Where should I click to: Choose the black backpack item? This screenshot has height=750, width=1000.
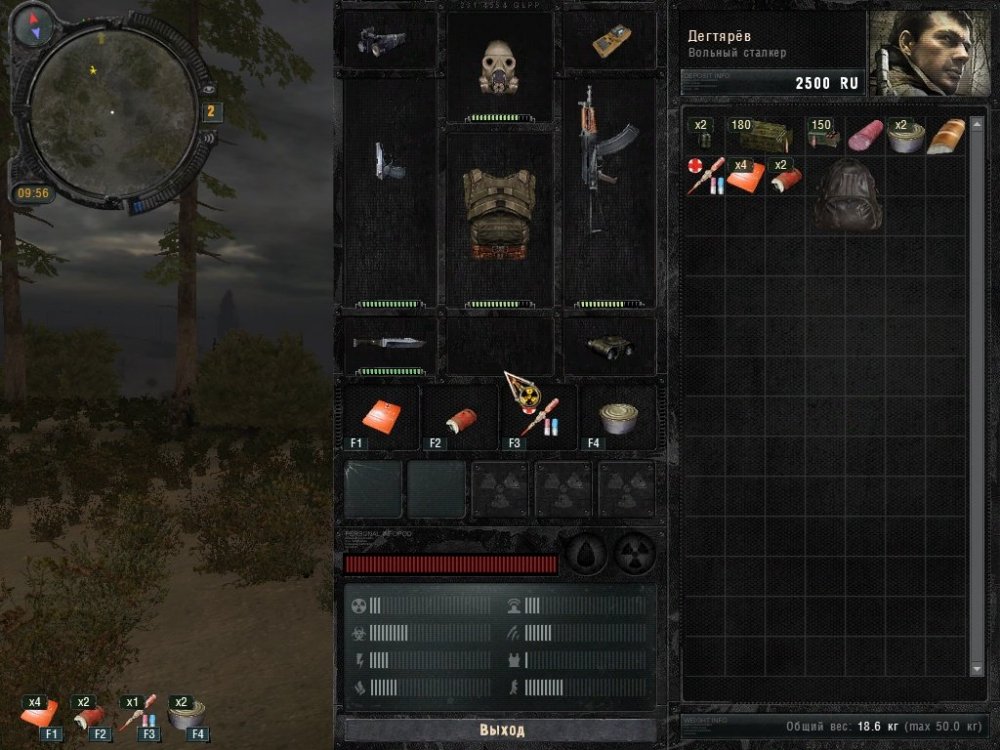tap(846, 195)
